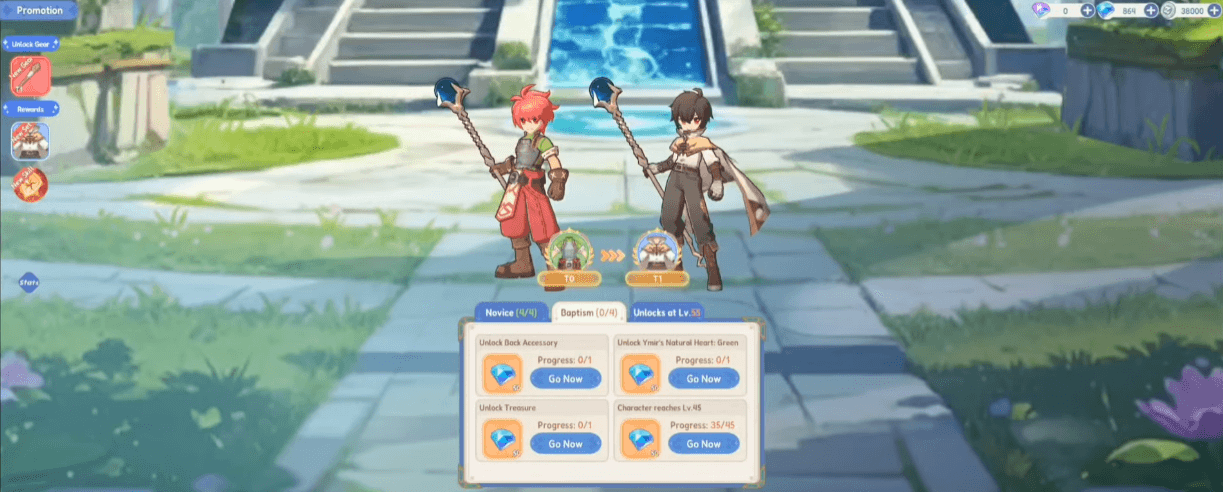The image size is (1223, 492).
Task: View diamond reward for Character reaches Lv.45
Action: (640, 439)
